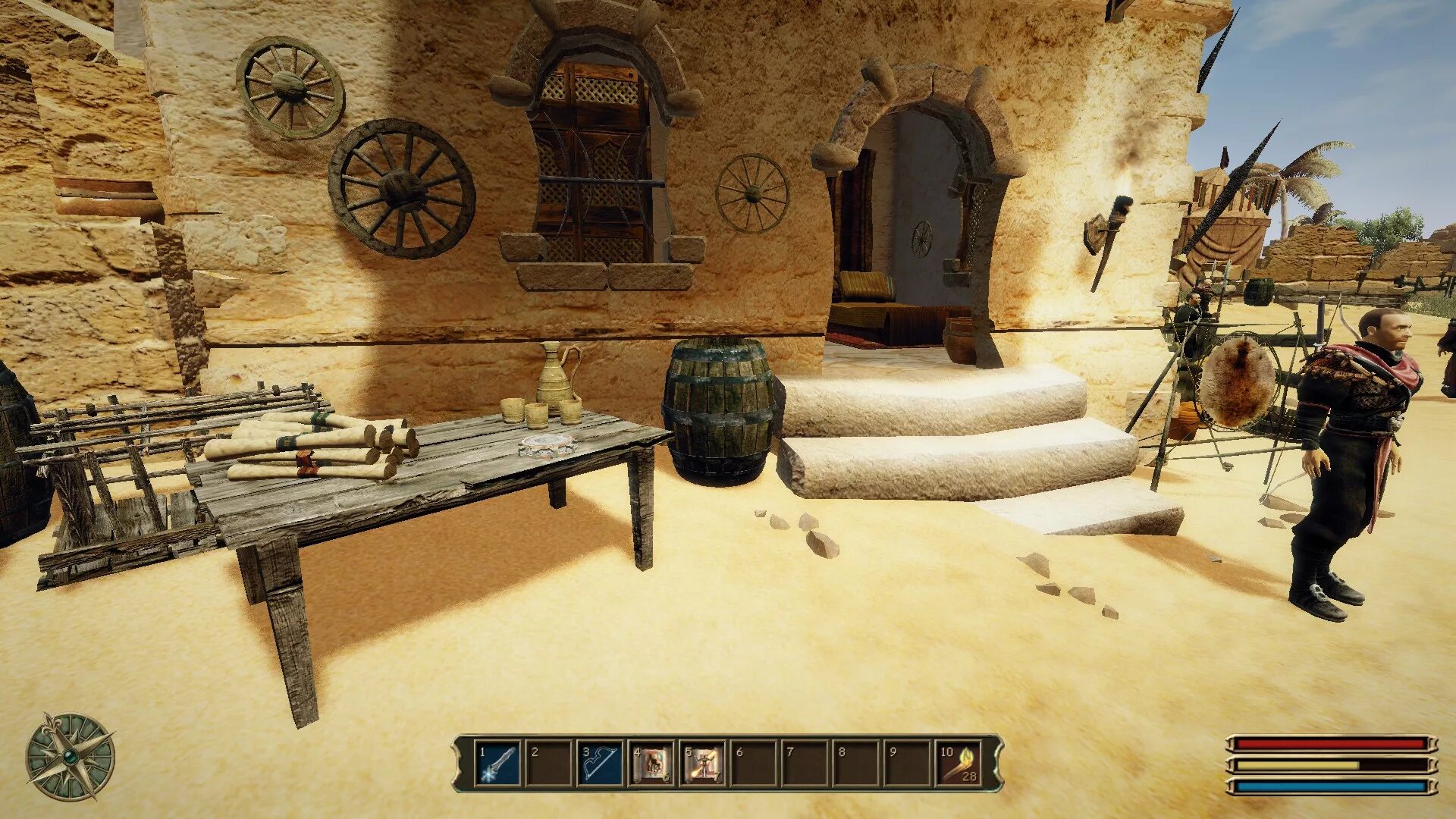Use the fist scroll in slot 4
1456x819 pixels.
click(652, 764)
